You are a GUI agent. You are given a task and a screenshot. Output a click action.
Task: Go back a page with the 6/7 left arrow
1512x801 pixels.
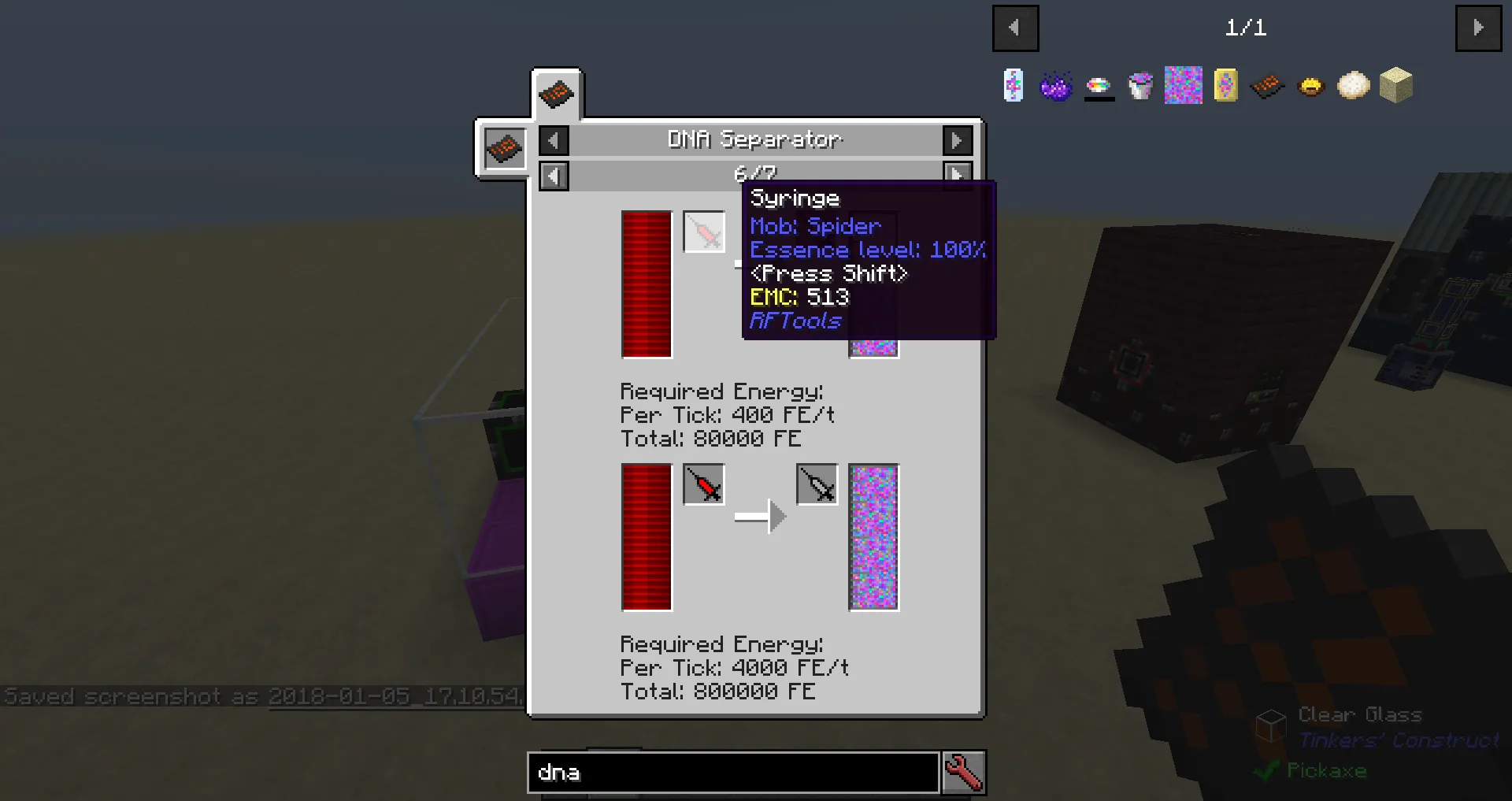point(554,175)
